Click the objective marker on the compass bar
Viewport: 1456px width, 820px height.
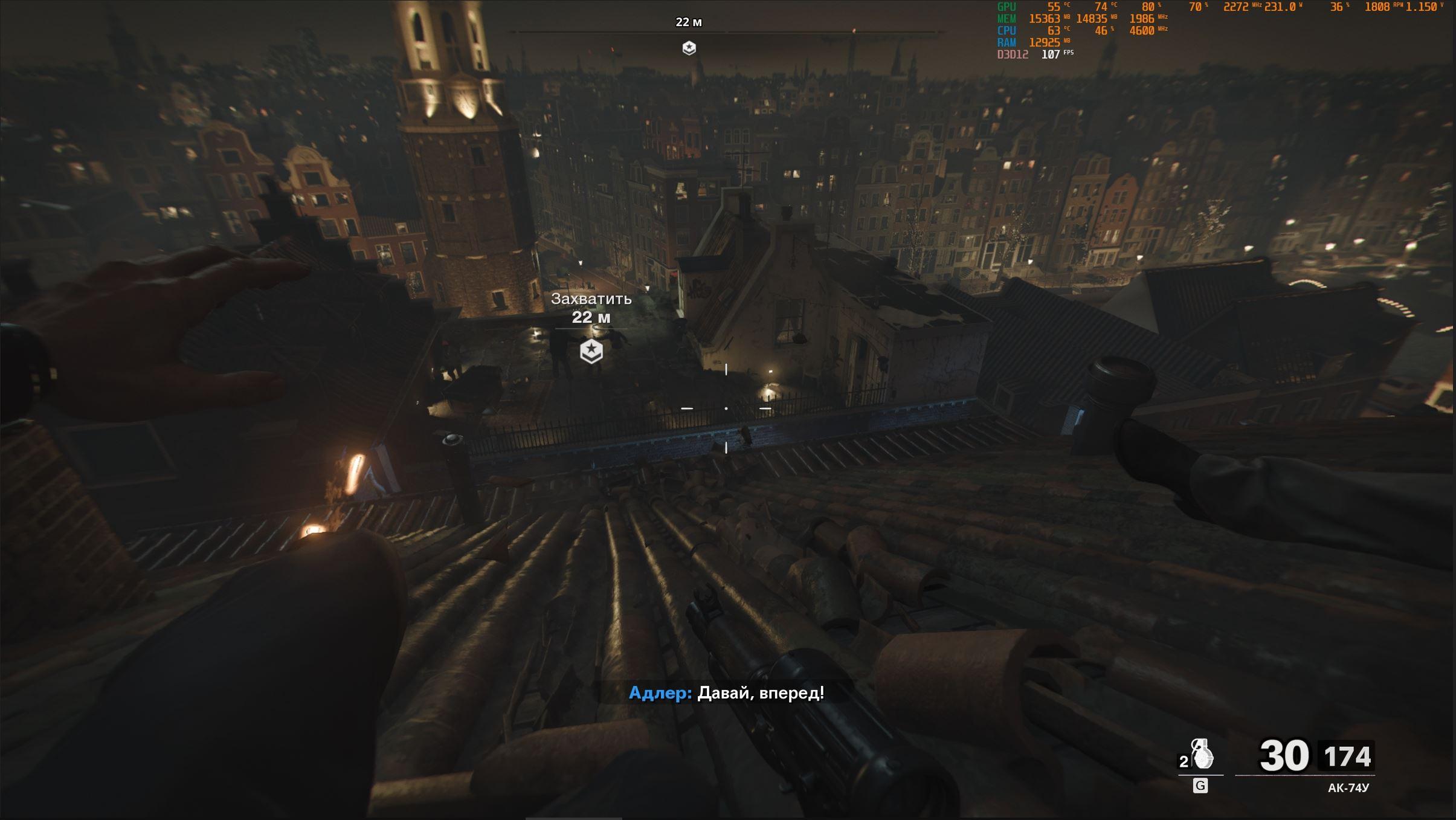click(x=689, y=48)
